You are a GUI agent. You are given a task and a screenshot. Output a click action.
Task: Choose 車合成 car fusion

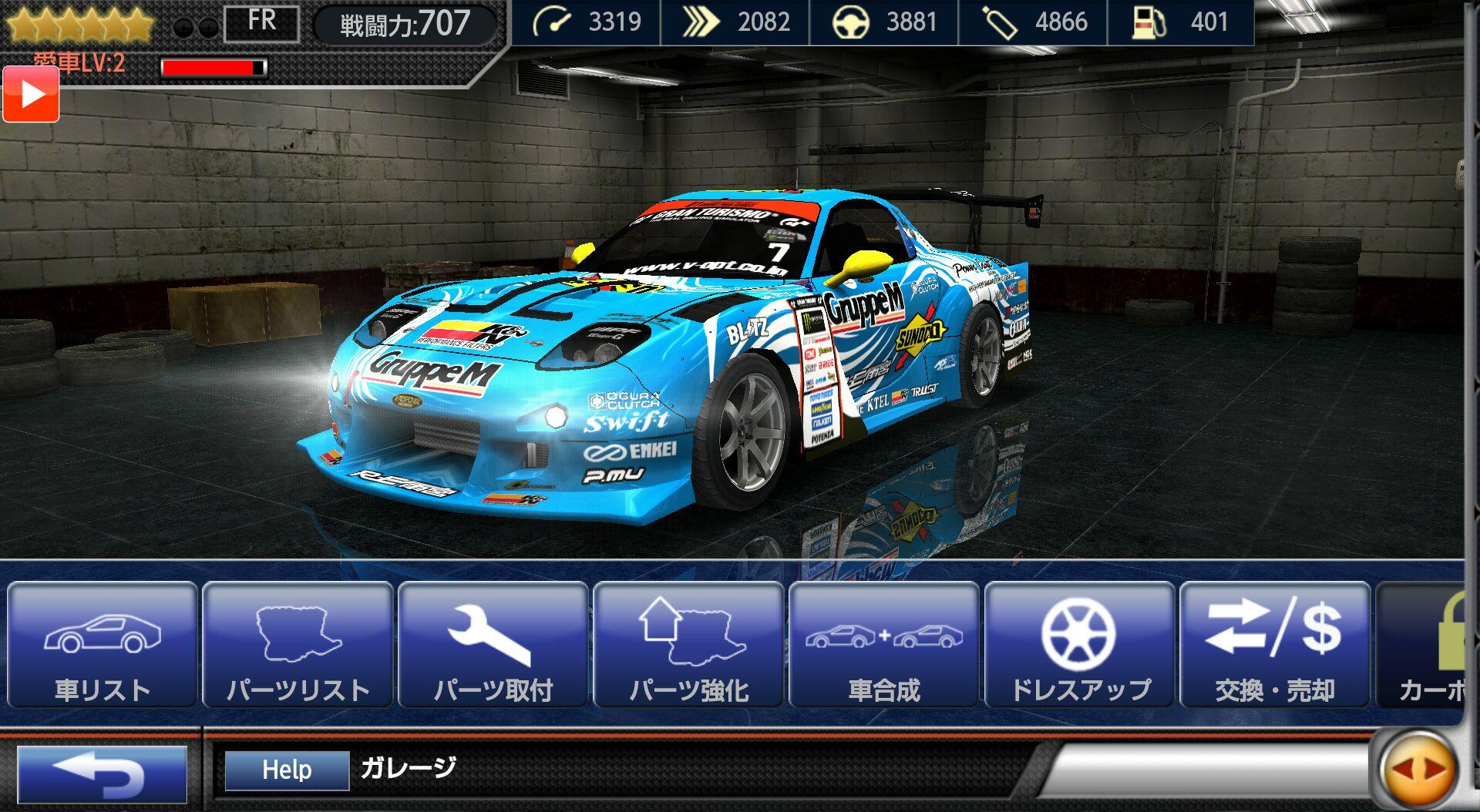click(884, 646)
